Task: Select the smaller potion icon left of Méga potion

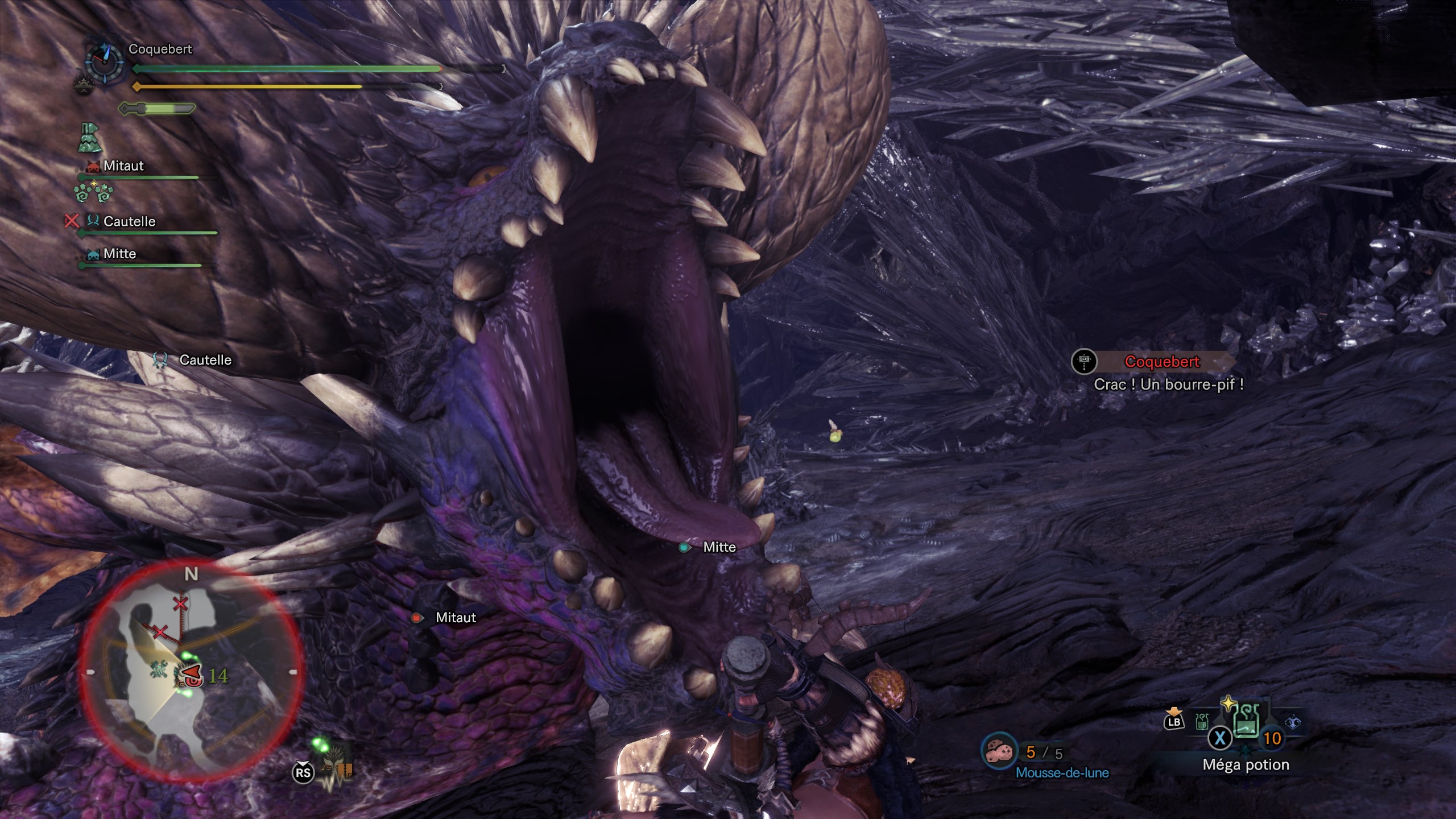Action: pos(1201,722)
